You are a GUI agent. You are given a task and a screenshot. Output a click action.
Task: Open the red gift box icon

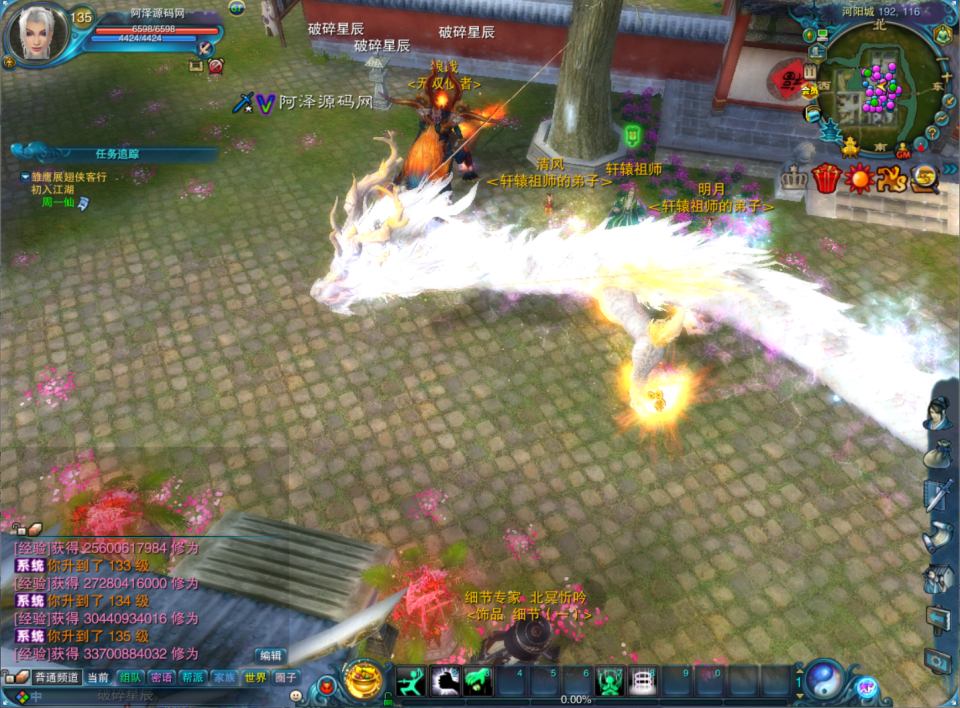826,179
